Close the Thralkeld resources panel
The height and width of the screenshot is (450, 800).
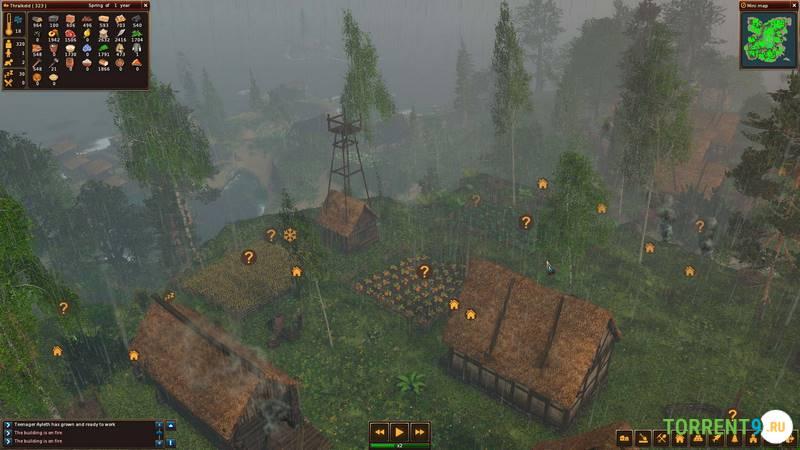point(144,6)
